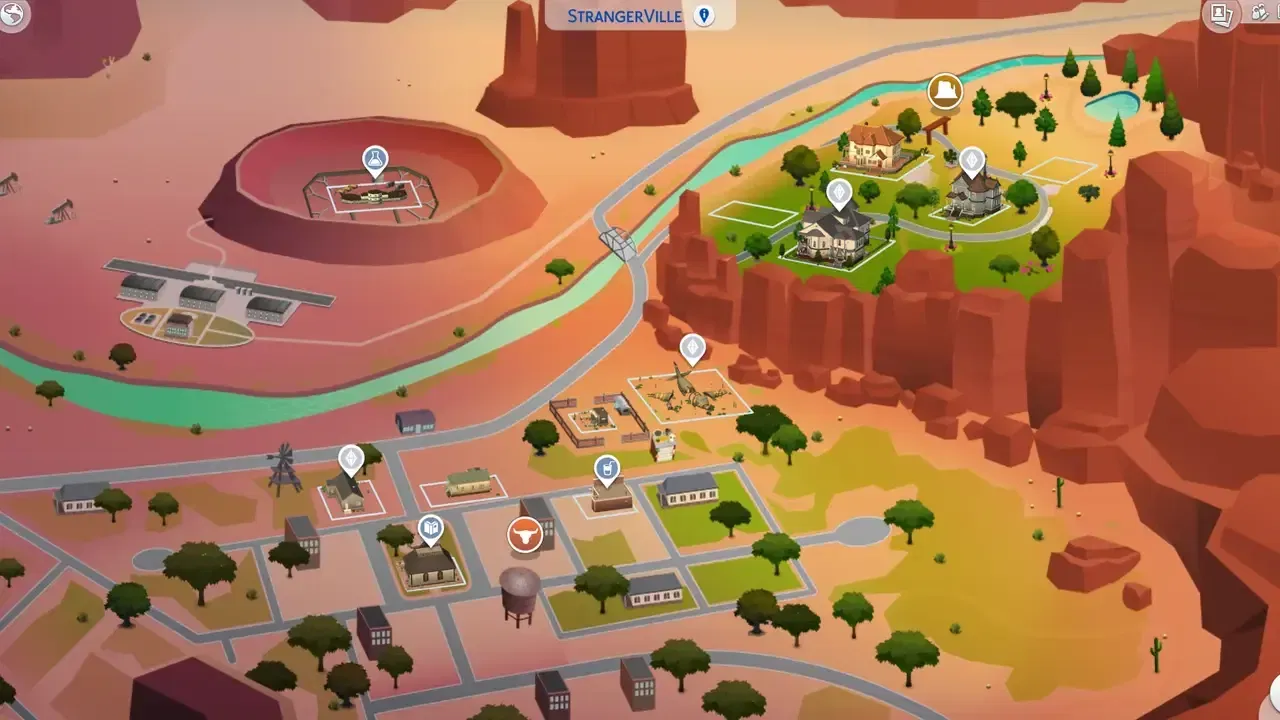The height and width of the screenshot is (720, 1280).
Task: Open the manage households icon with pencil
Action: (x=1260, y=14)
